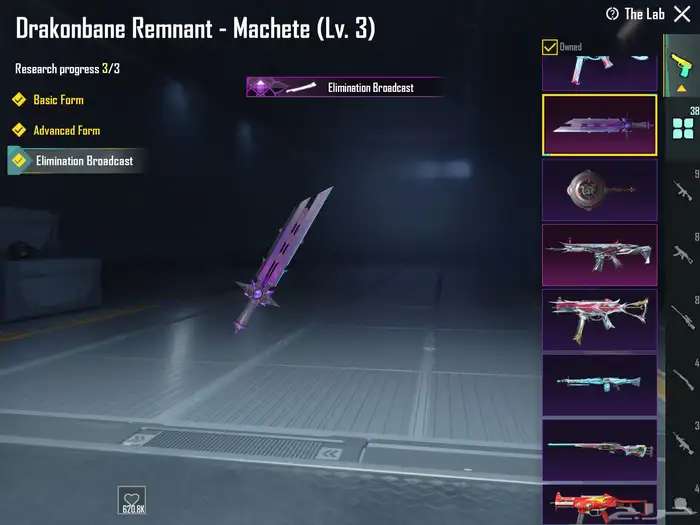This screenshot has height=525, width=700.
Task: Open the four-squares all-items category
Action: pyautogui.click(x=683, y=127)
